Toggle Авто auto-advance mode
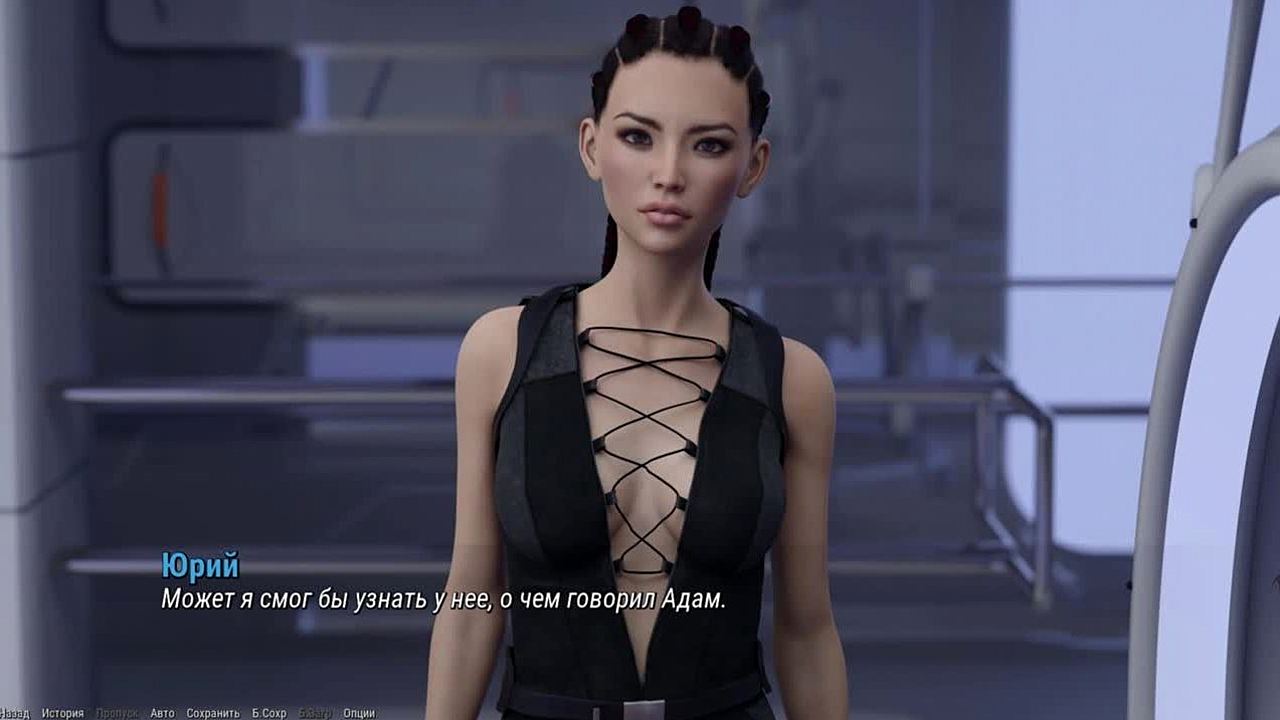This screenshot has height=720, width=1280. 162,713
